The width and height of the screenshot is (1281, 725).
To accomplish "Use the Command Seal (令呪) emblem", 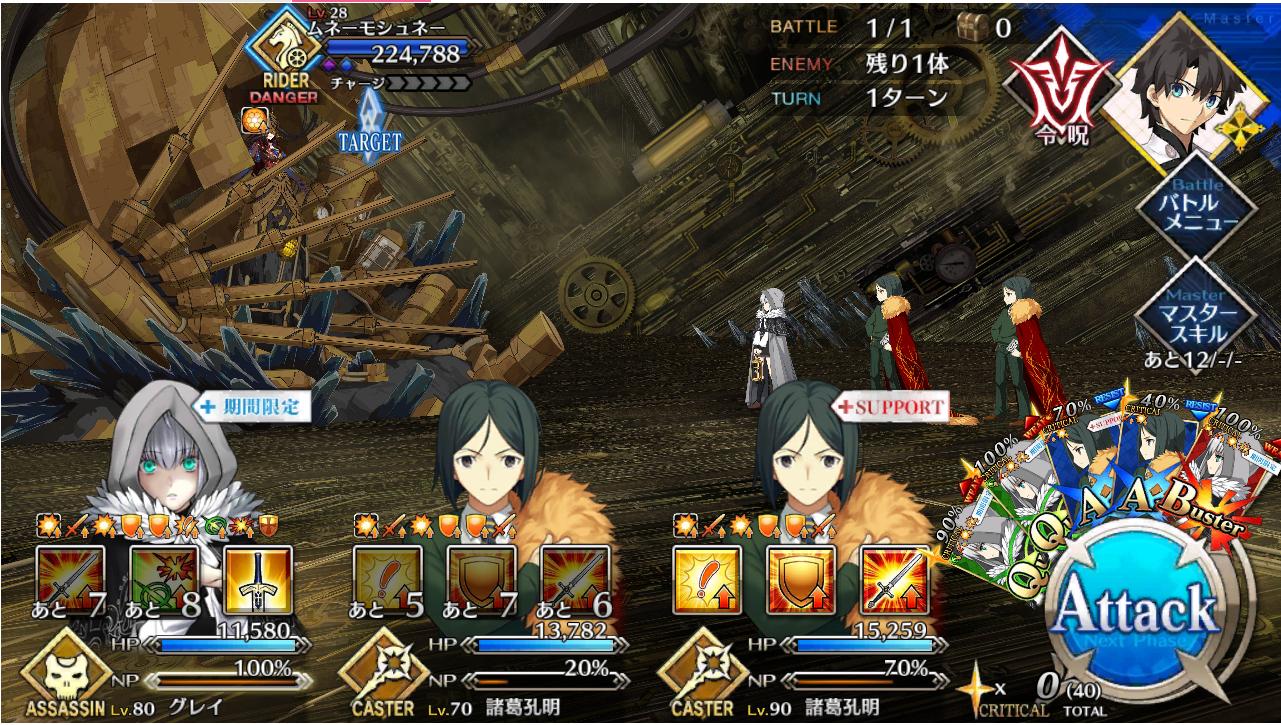I will [1062, 80].
